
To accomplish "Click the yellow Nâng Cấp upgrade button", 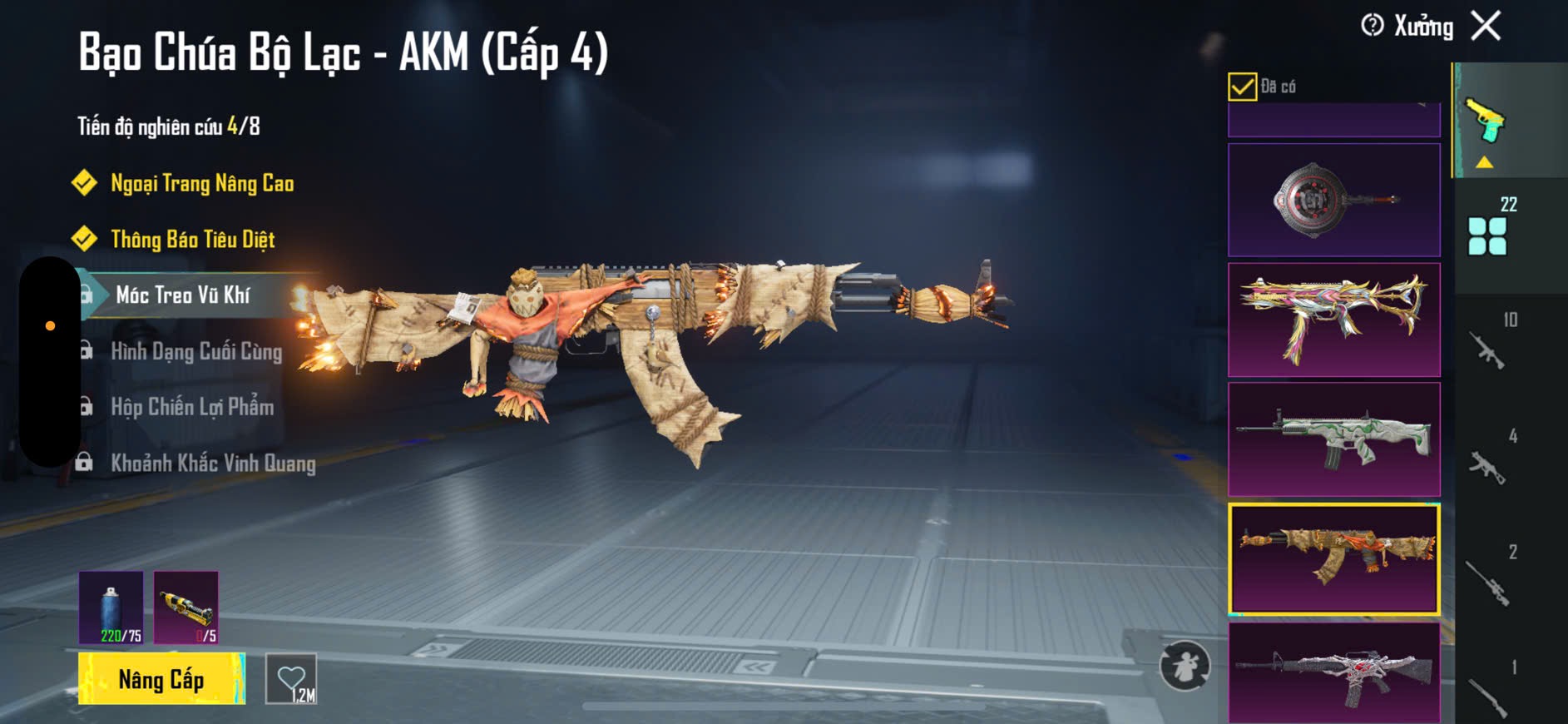I will tap(161, 679).
